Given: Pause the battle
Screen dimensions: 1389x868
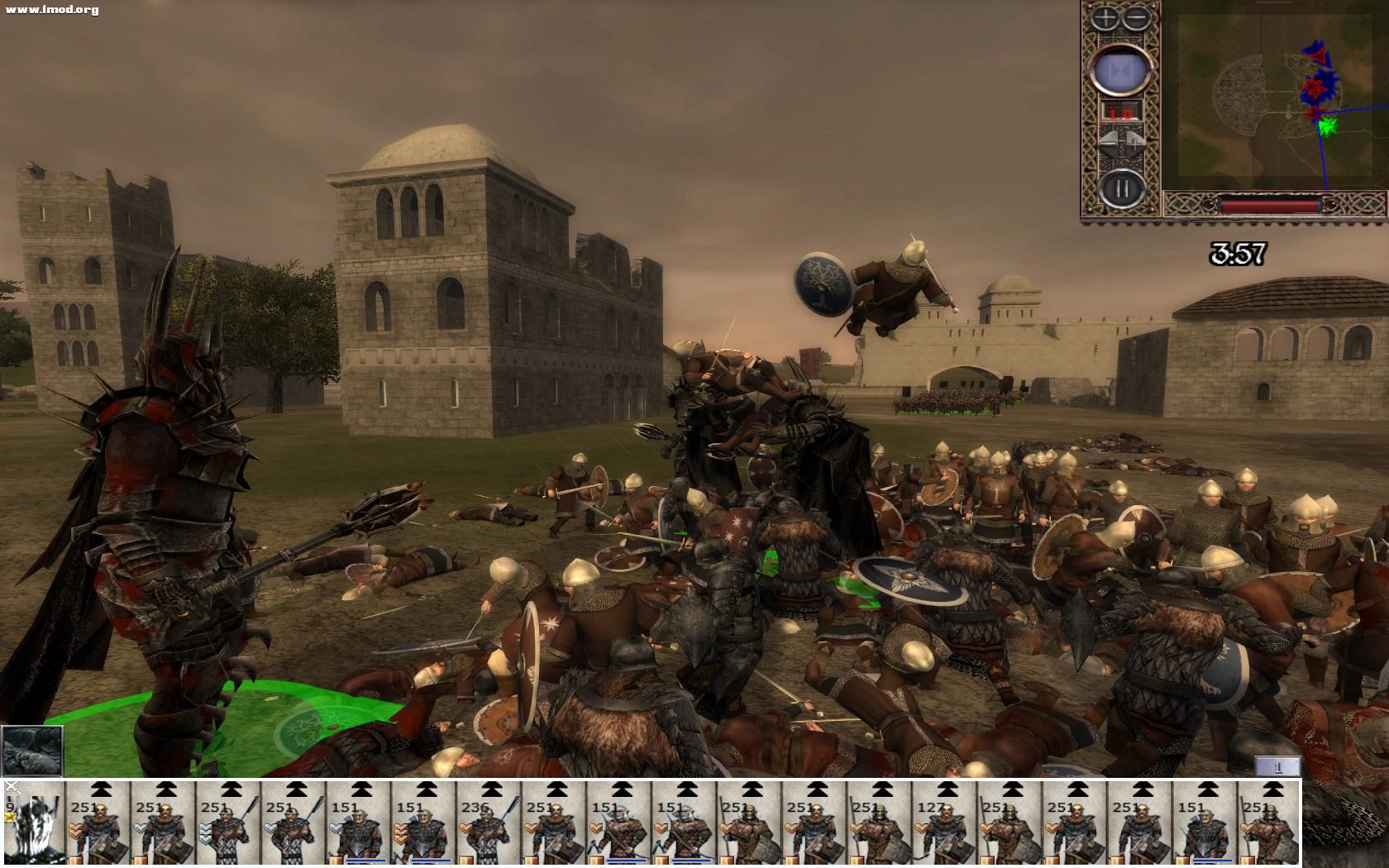Looking at the screenshot, I should [x=1120, y=188].
